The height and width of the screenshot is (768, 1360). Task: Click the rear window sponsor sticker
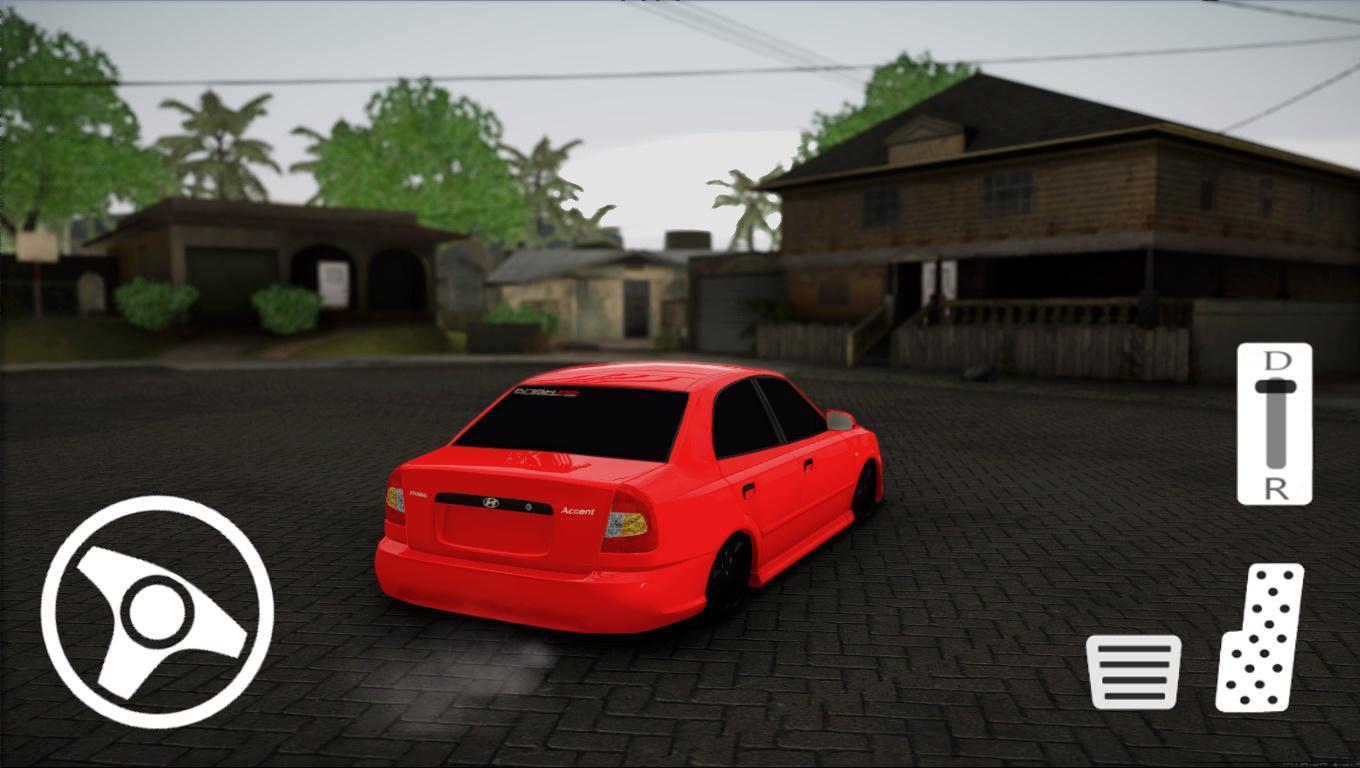[x=547, y=394]
